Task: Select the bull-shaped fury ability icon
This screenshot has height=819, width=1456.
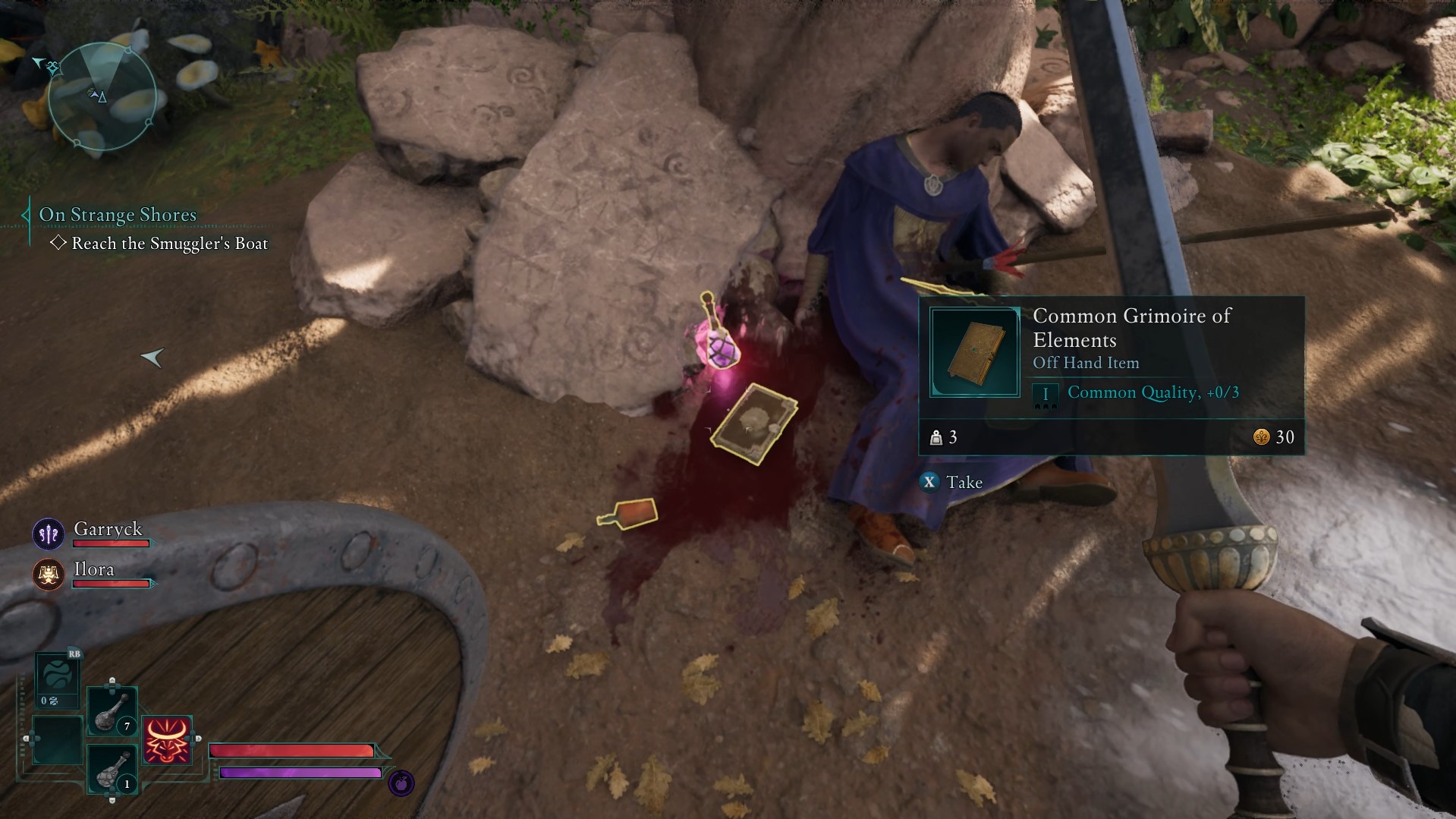Action: [x=167, y=740]
